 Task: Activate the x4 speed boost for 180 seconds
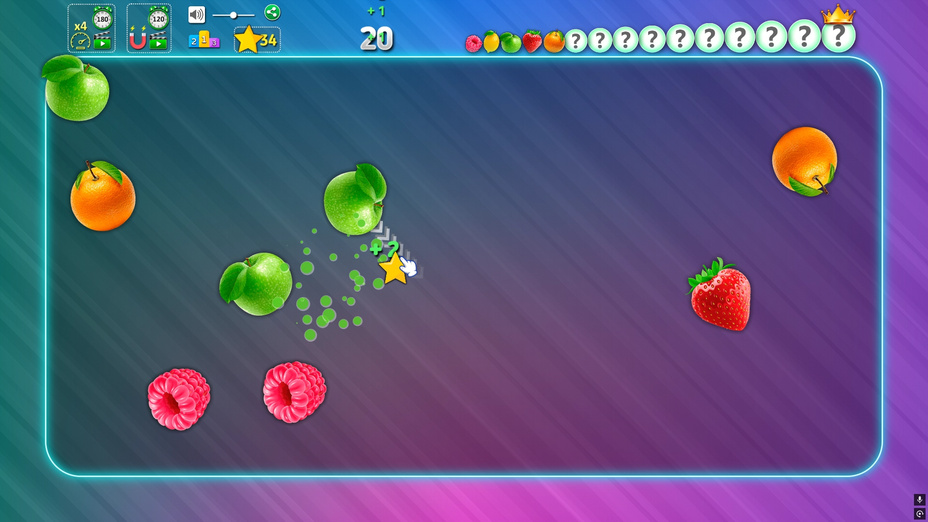click(91, 28)
